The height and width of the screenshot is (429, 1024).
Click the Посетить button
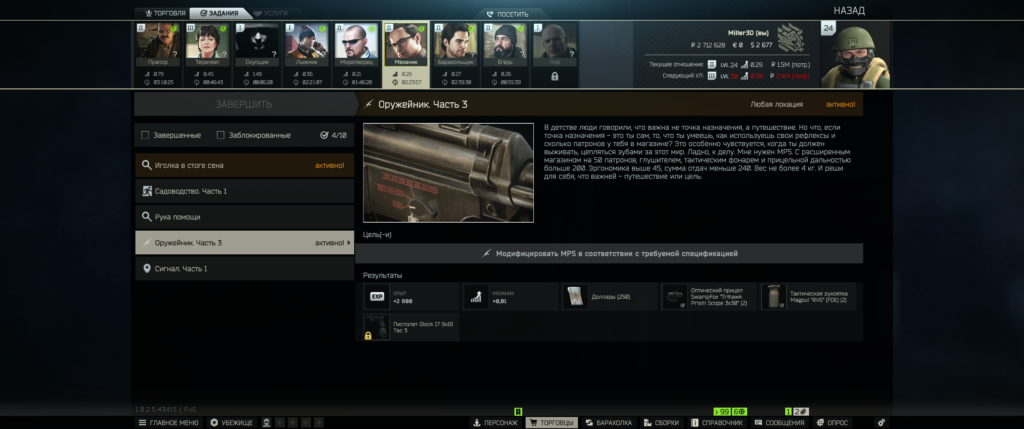point(511,14)
